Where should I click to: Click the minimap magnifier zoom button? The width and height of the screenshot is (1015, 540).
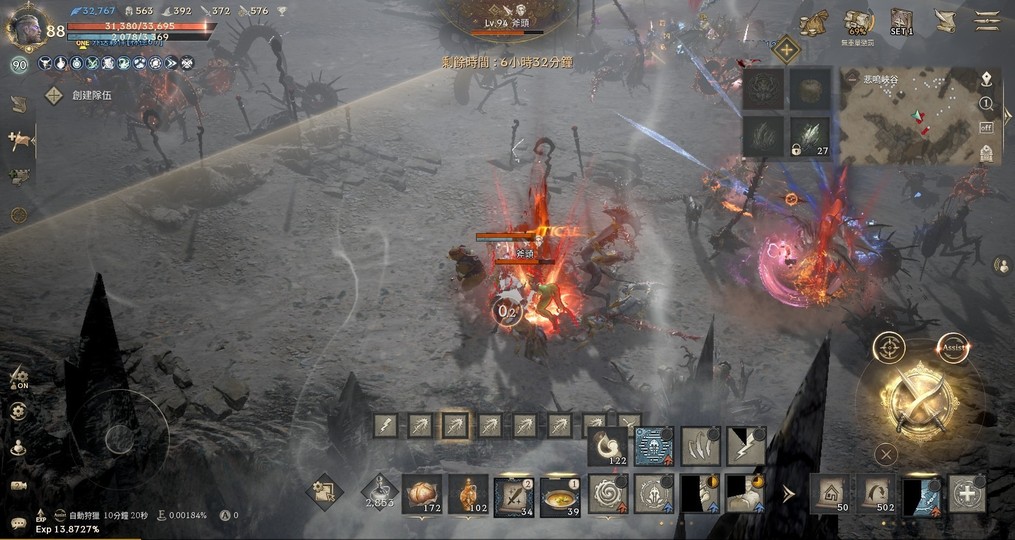(x=986, y=103)
